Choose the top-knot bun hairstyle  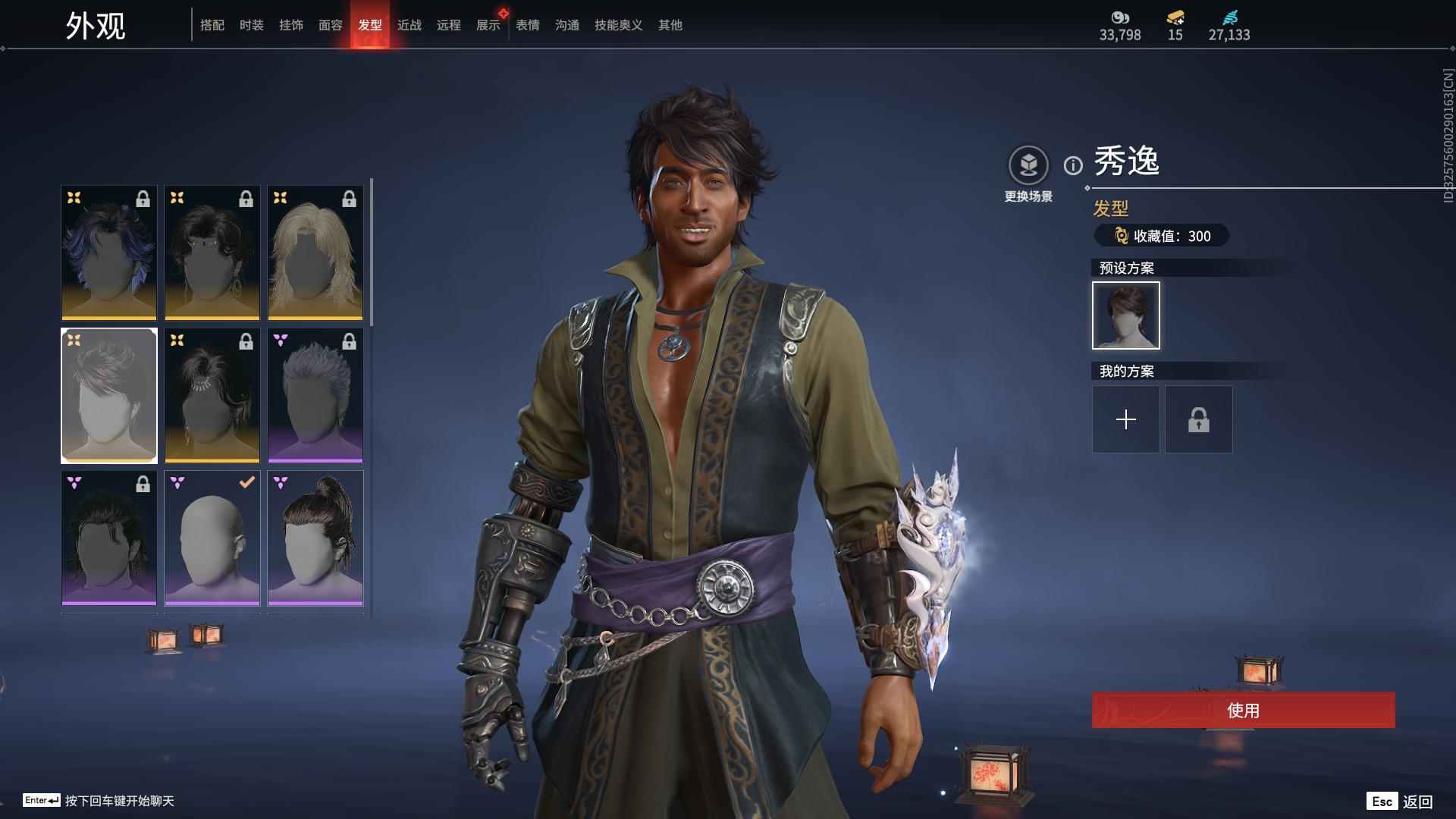315,538
